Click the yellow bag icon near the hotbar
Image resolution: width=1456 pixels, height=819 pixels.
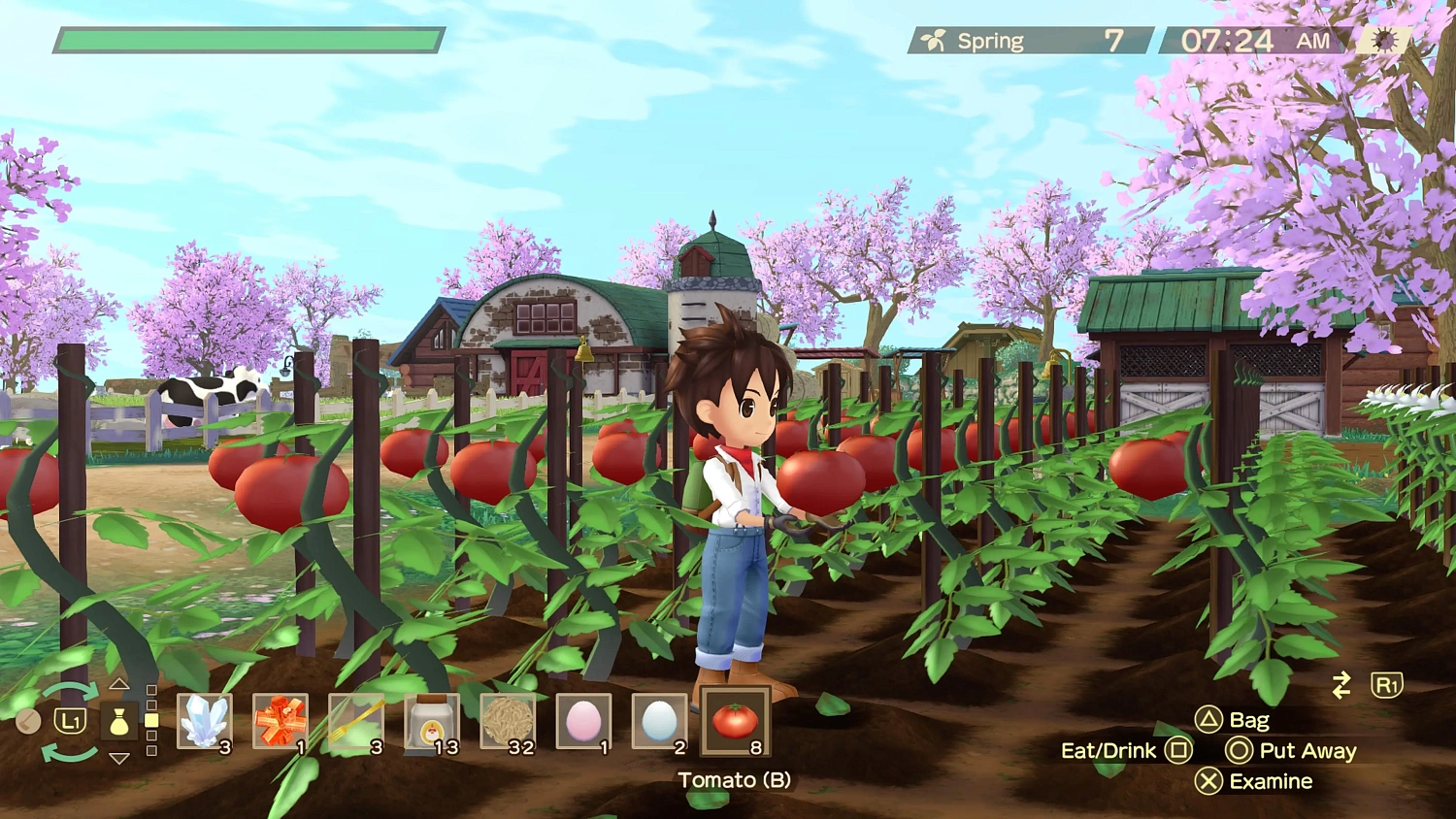pos(117,722)
